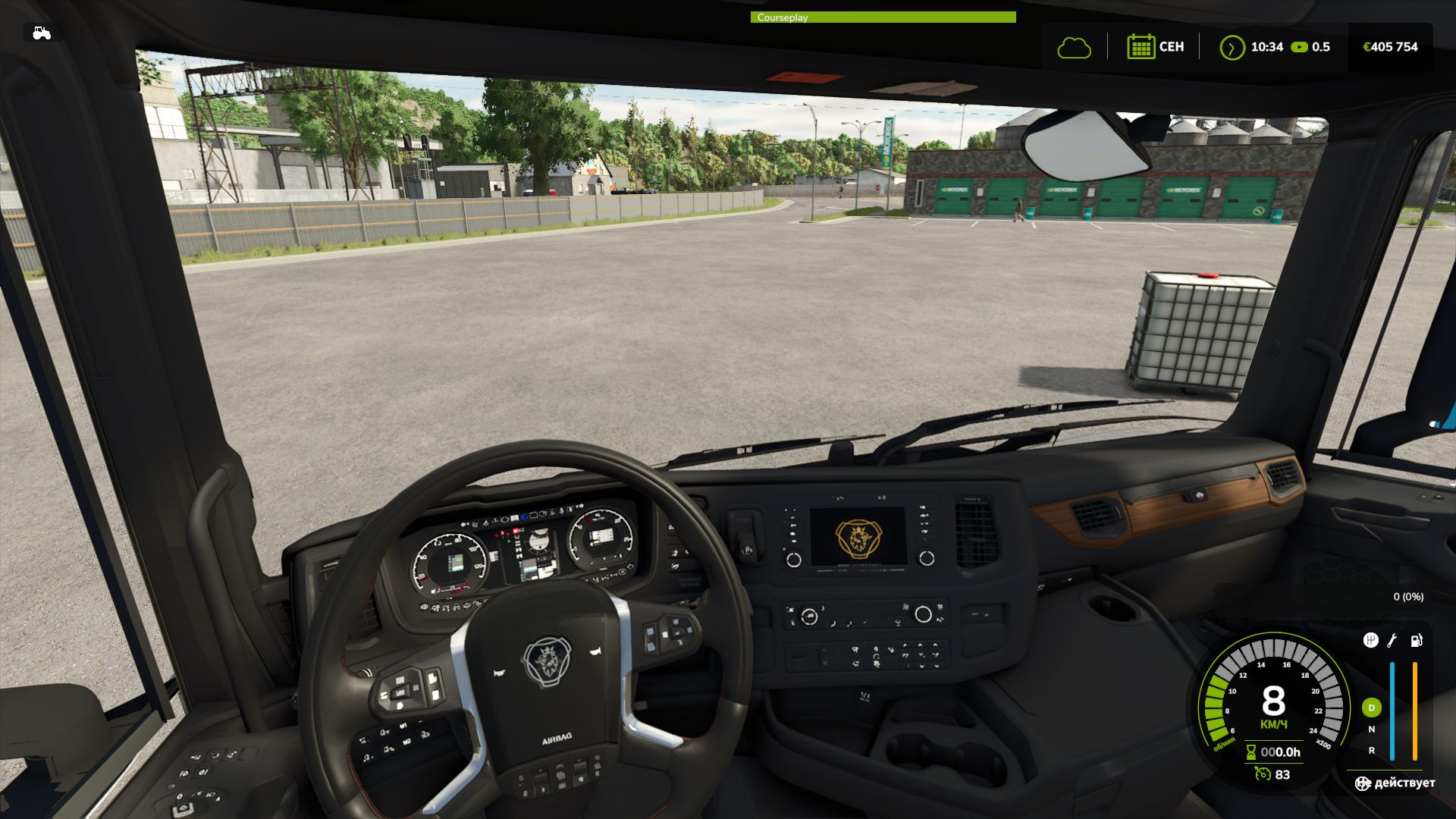This screenshot has width=1456, height=819.
Task: Open the cloud weather icon
Action: pyautogui.click(x=1074, y=48)
